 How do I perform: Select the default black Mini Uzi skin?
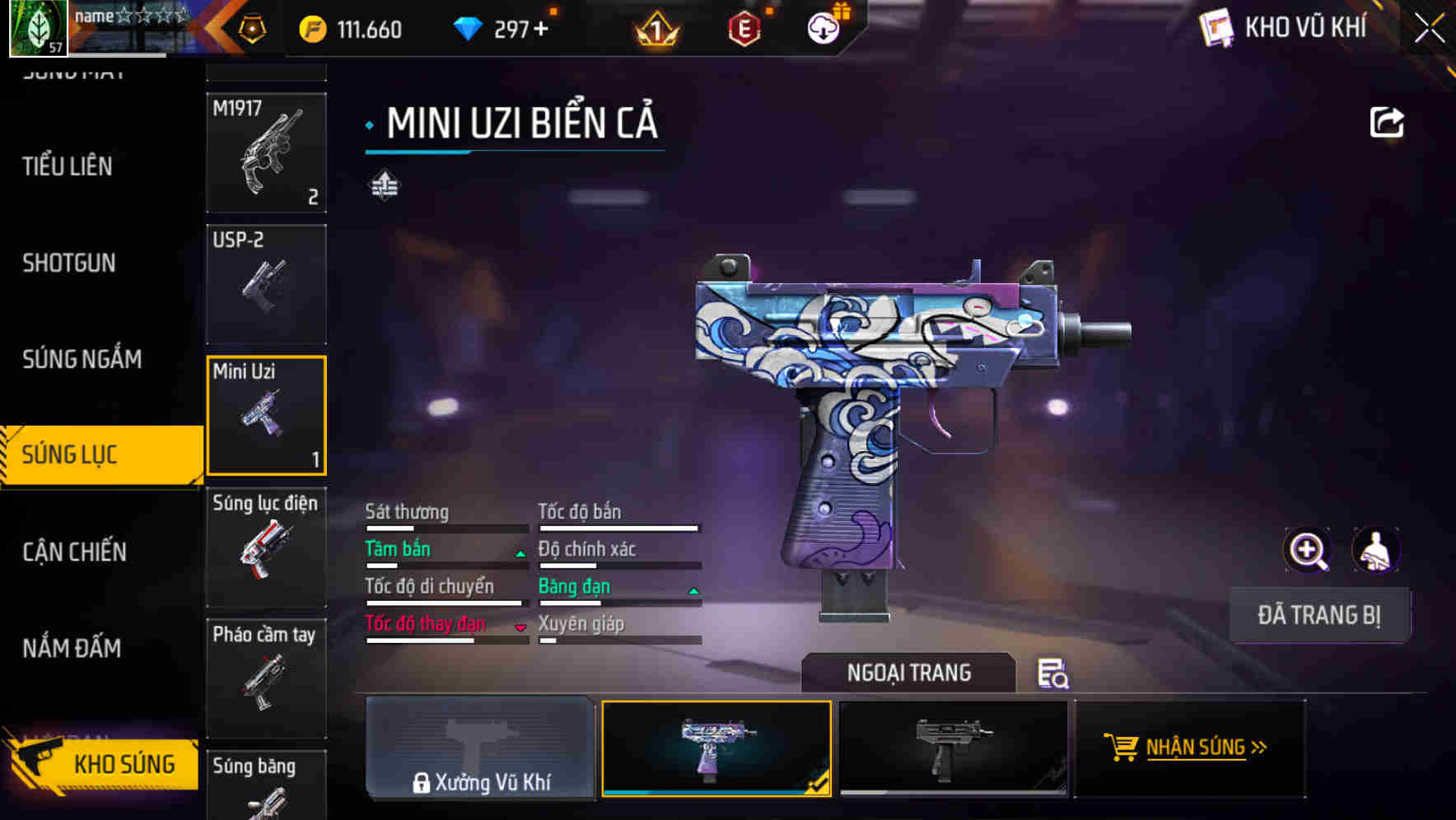953,748
